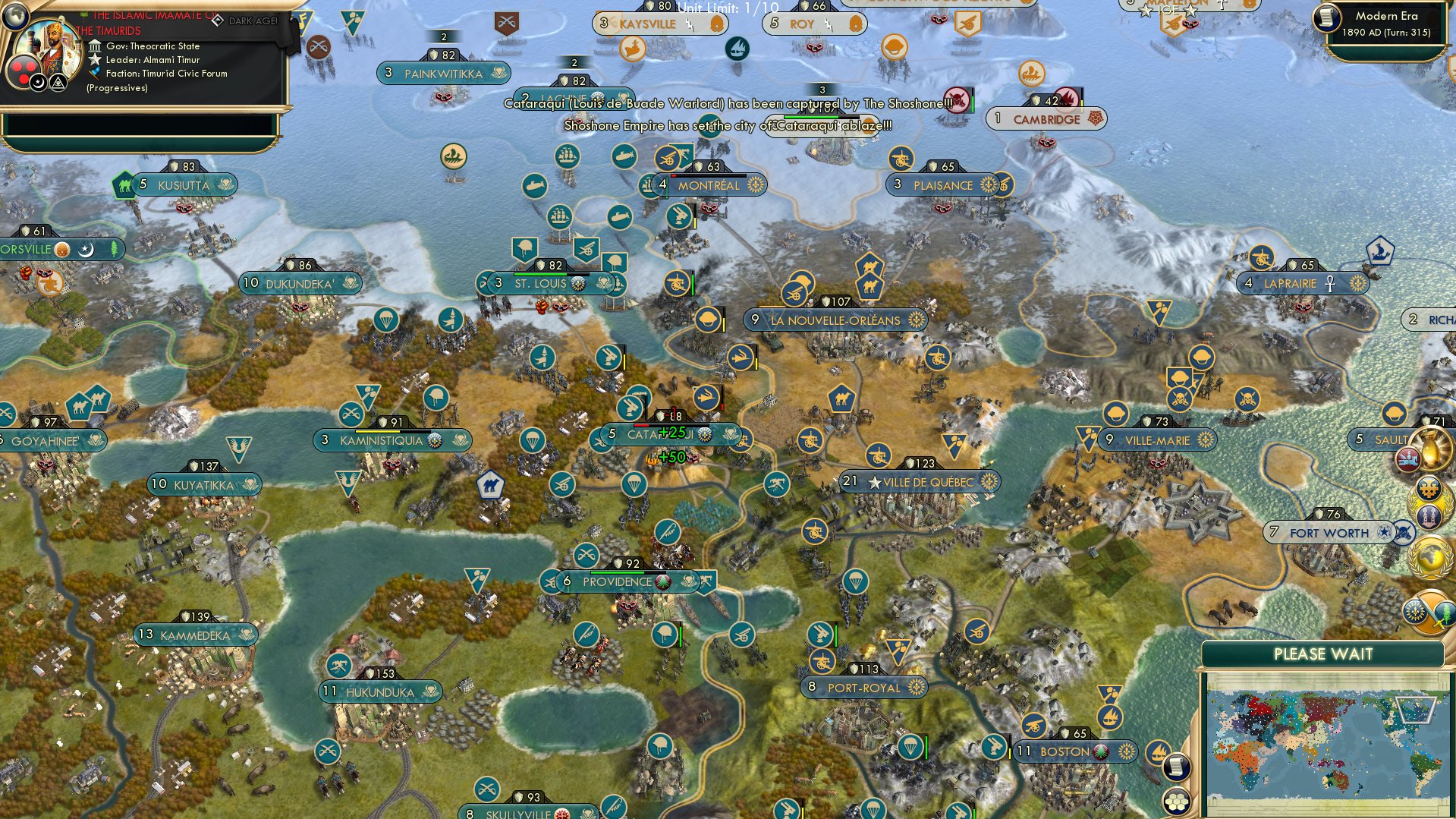Expand the Cataraqui city banner details
Viewport: 1456px width, 819px height.
(666, 433)
